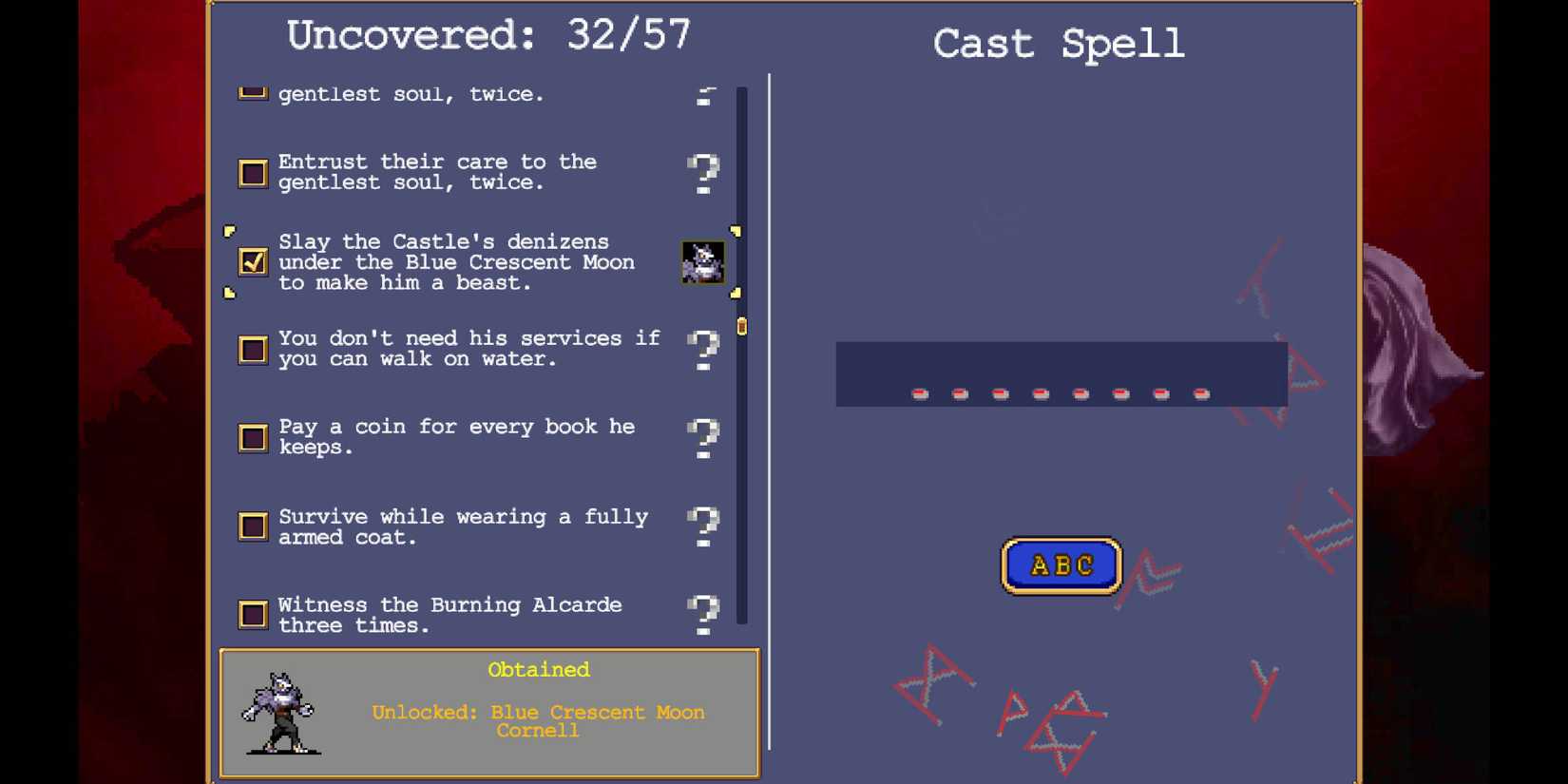Click the dotted spell entry field
The image size is (1568, 784).
click(1060, 373)
